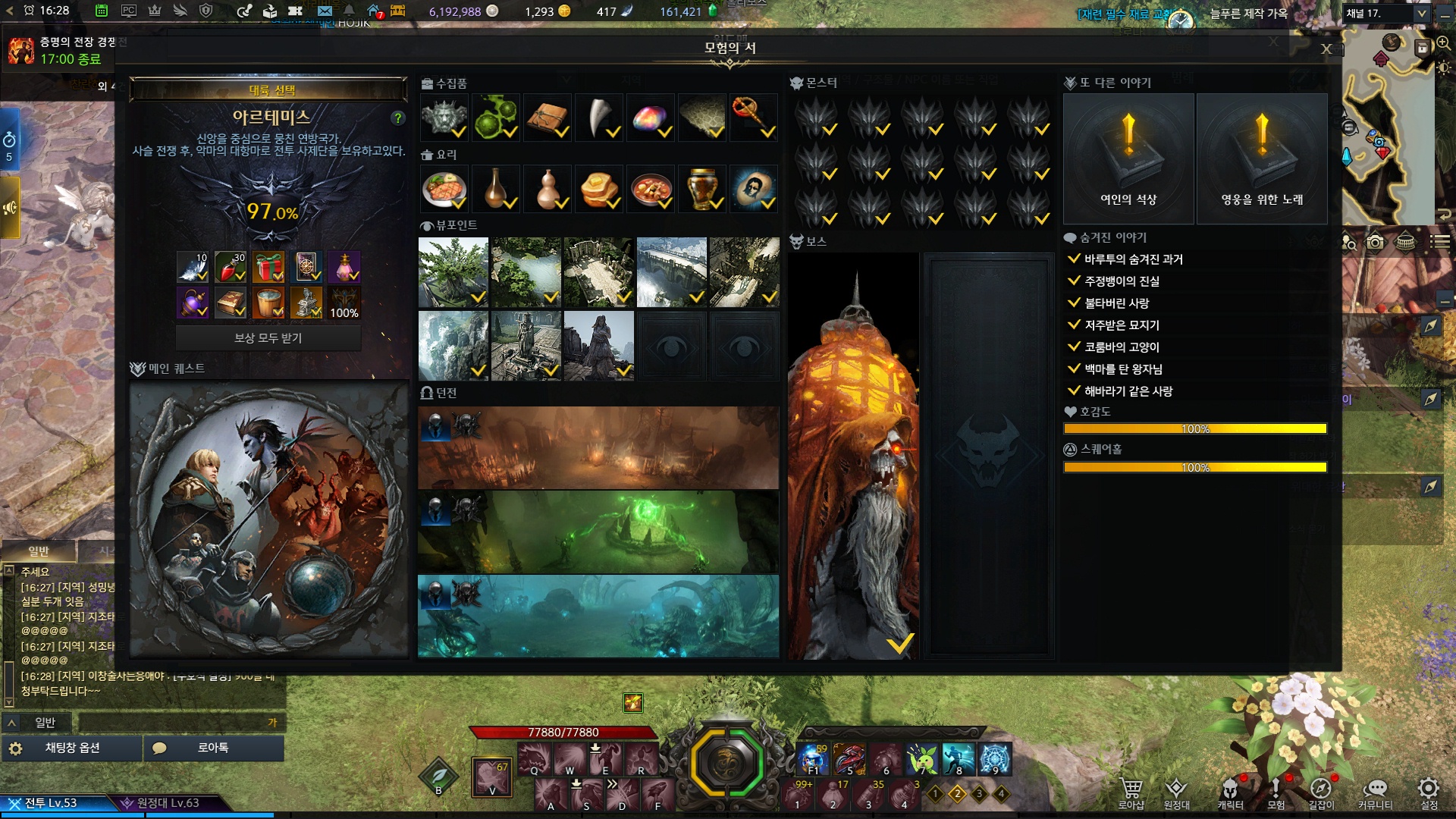This screenshot has height=819, width=1456.
Task: Open the main quest artwork panel
Action: 269,519
